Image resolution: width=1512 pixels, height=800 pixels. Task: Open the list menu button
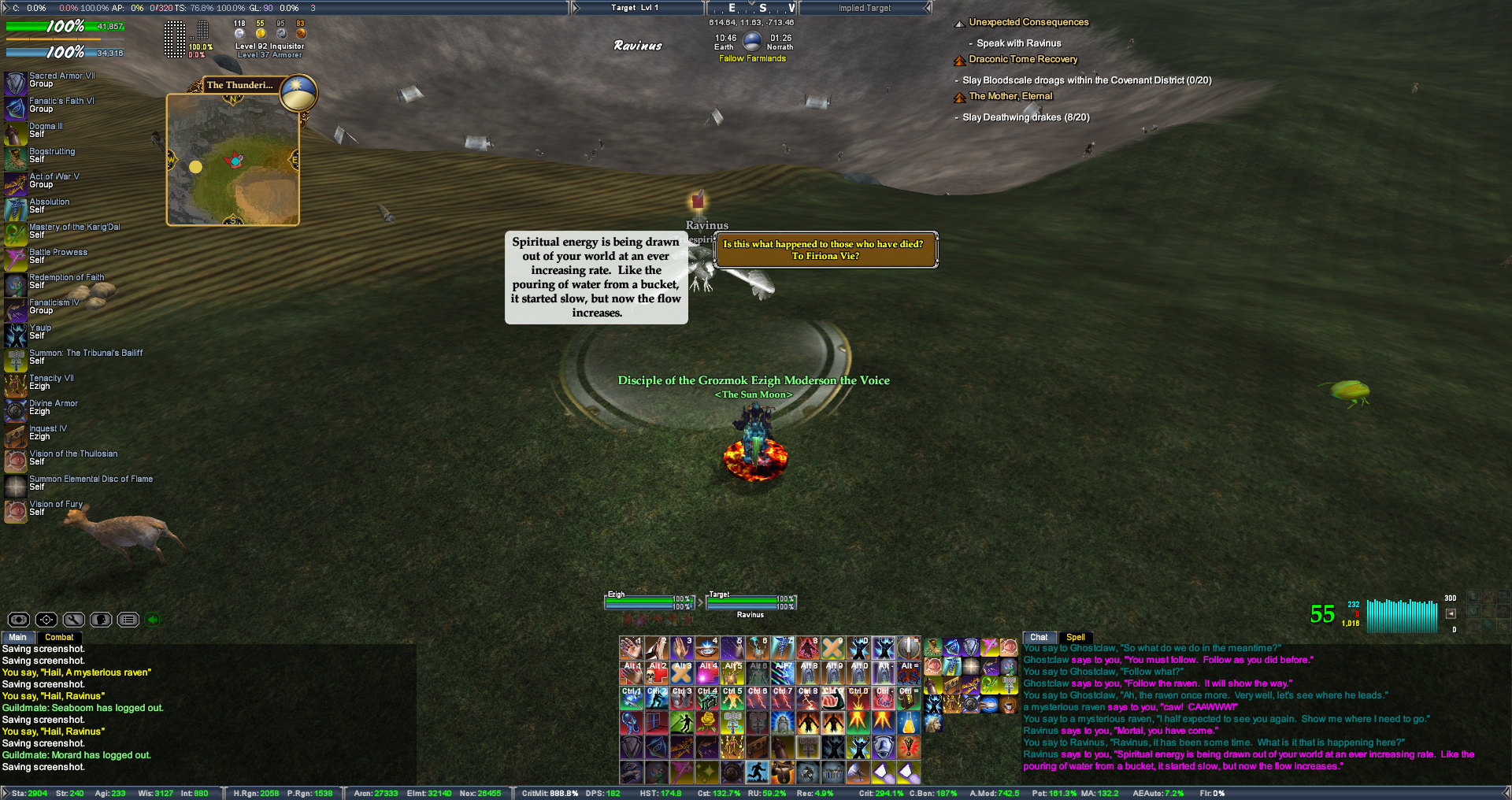[x=128, y=620]
